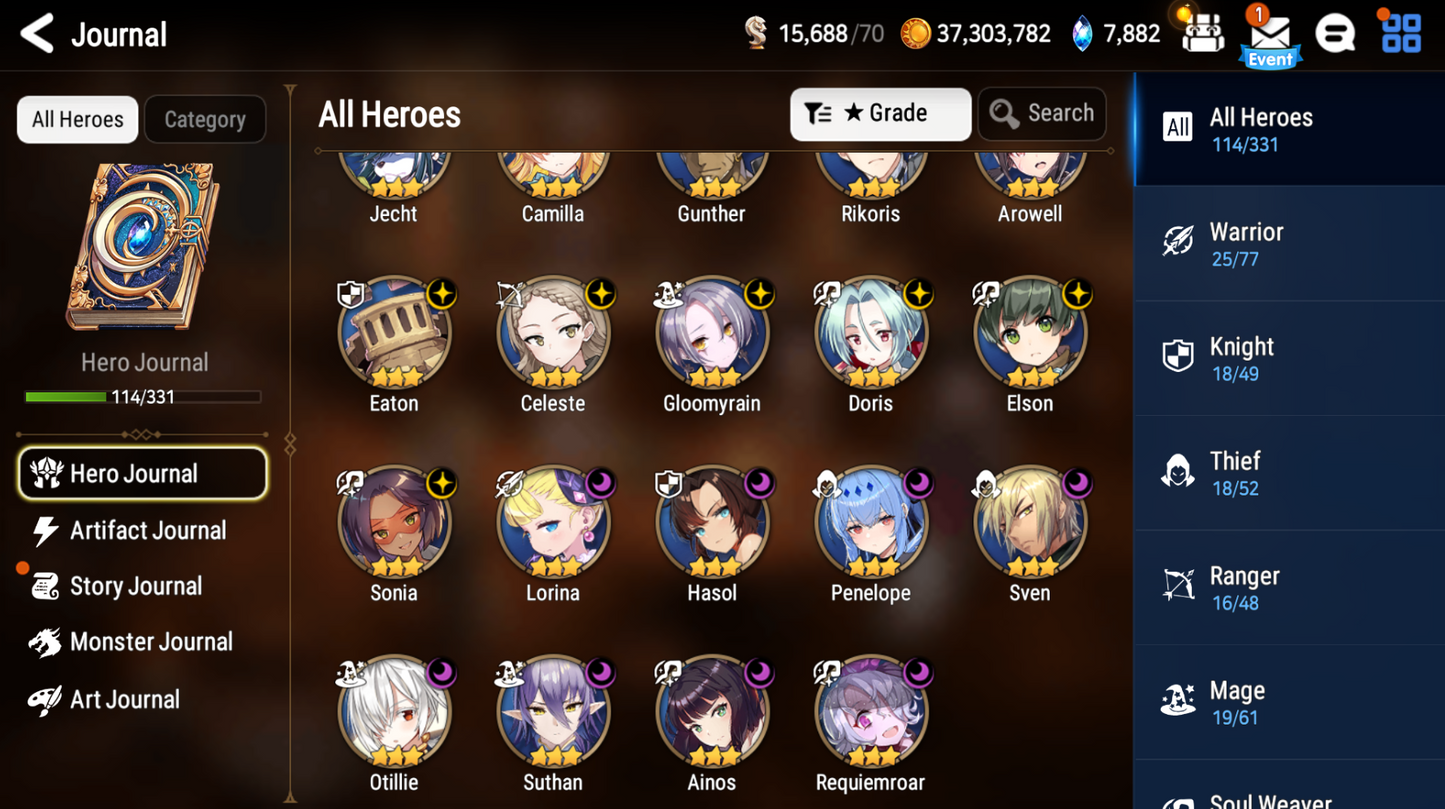Open the Monster Journal
1445x809 pixels.
146,641
